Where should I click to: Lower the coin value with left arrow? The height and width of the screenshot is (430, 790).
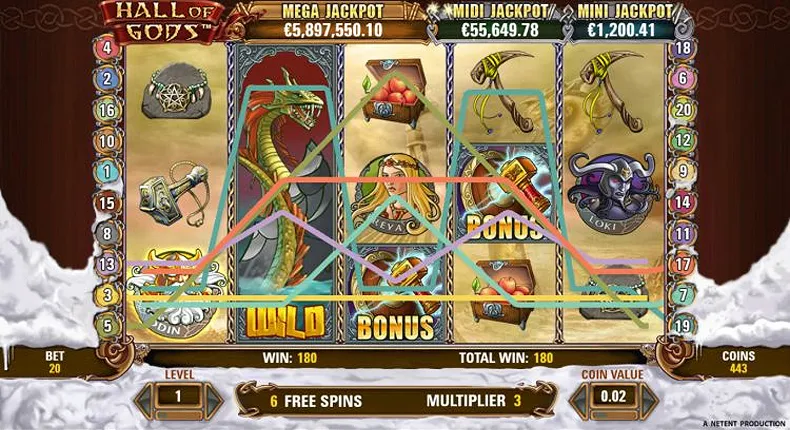[582, 397]
